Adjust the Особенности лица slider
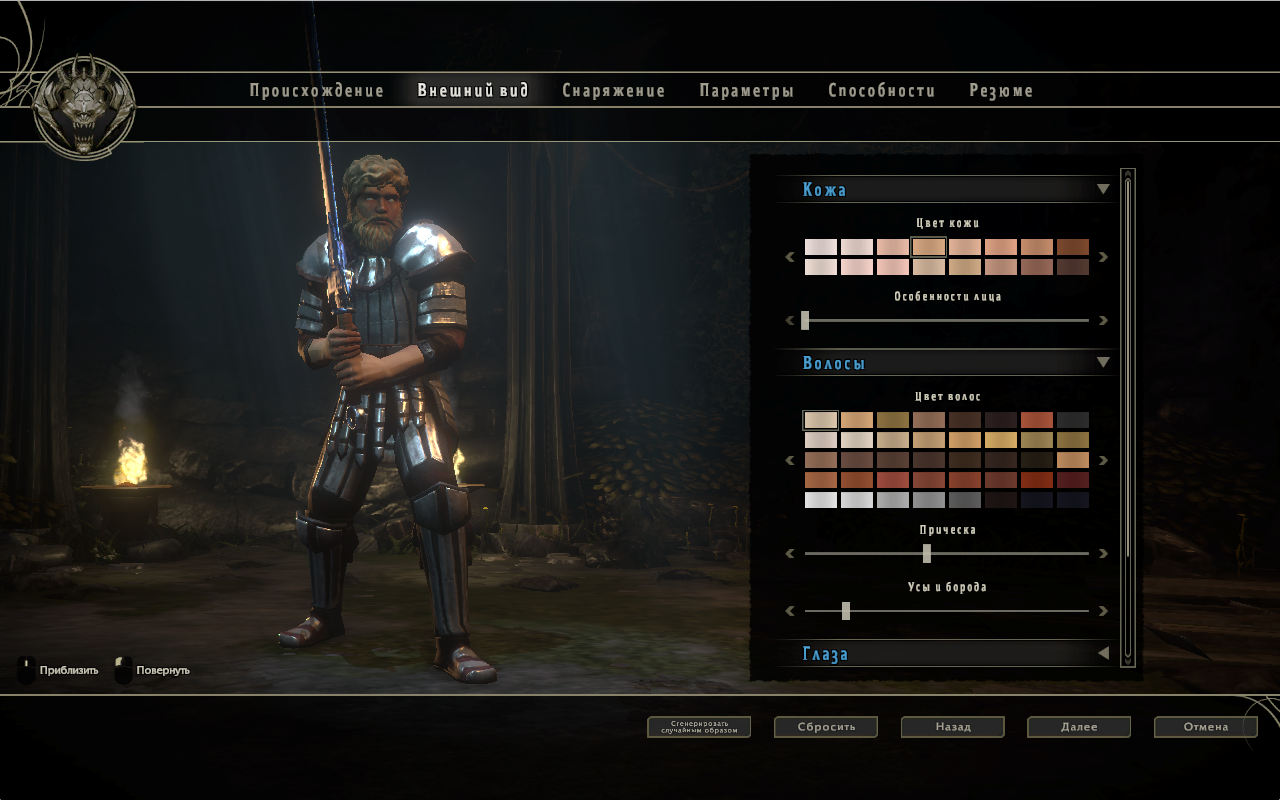 tap(805, 321)
